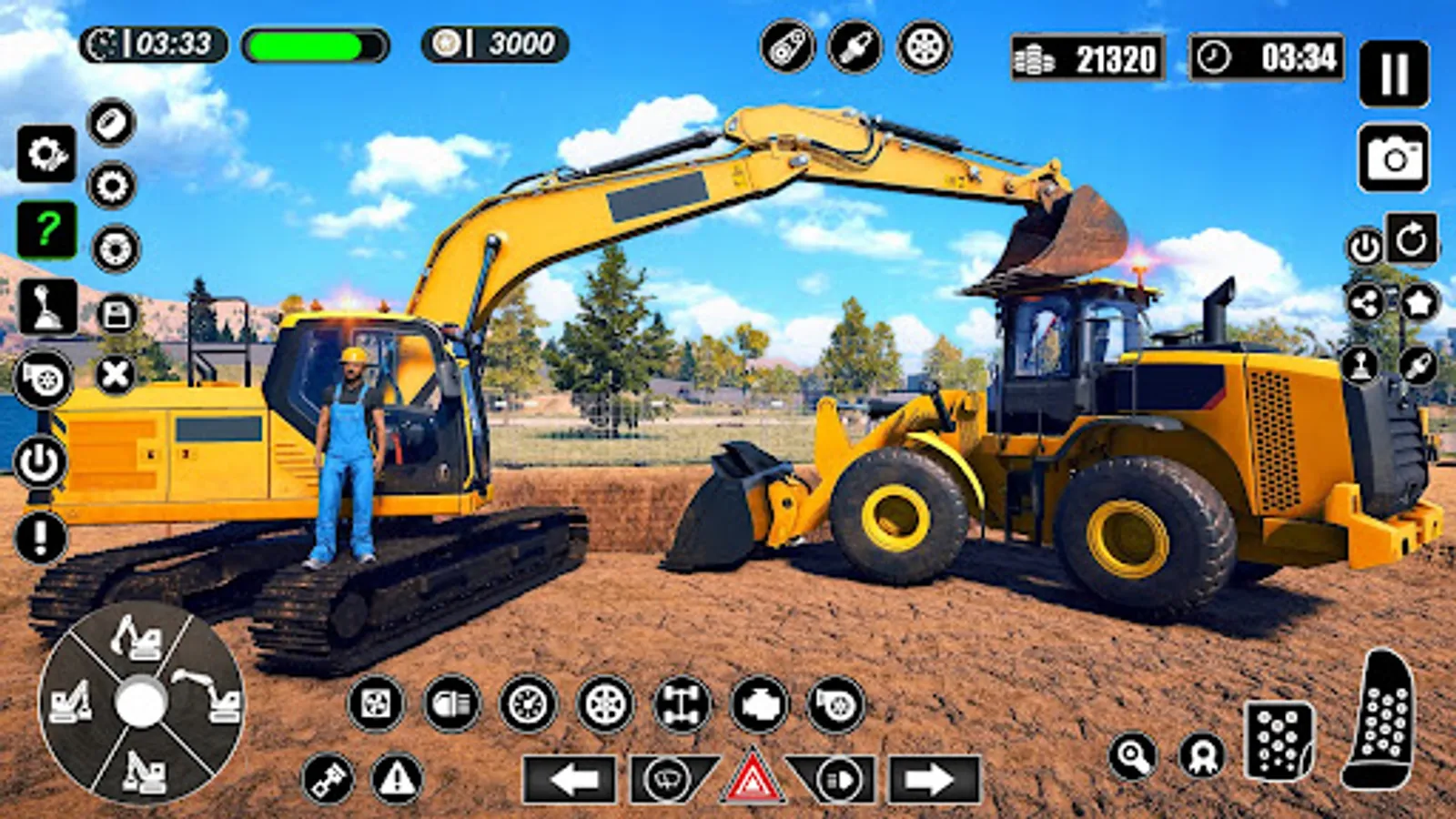Tap the piston icon in the bottom toolbar

(x=328, y=778)
